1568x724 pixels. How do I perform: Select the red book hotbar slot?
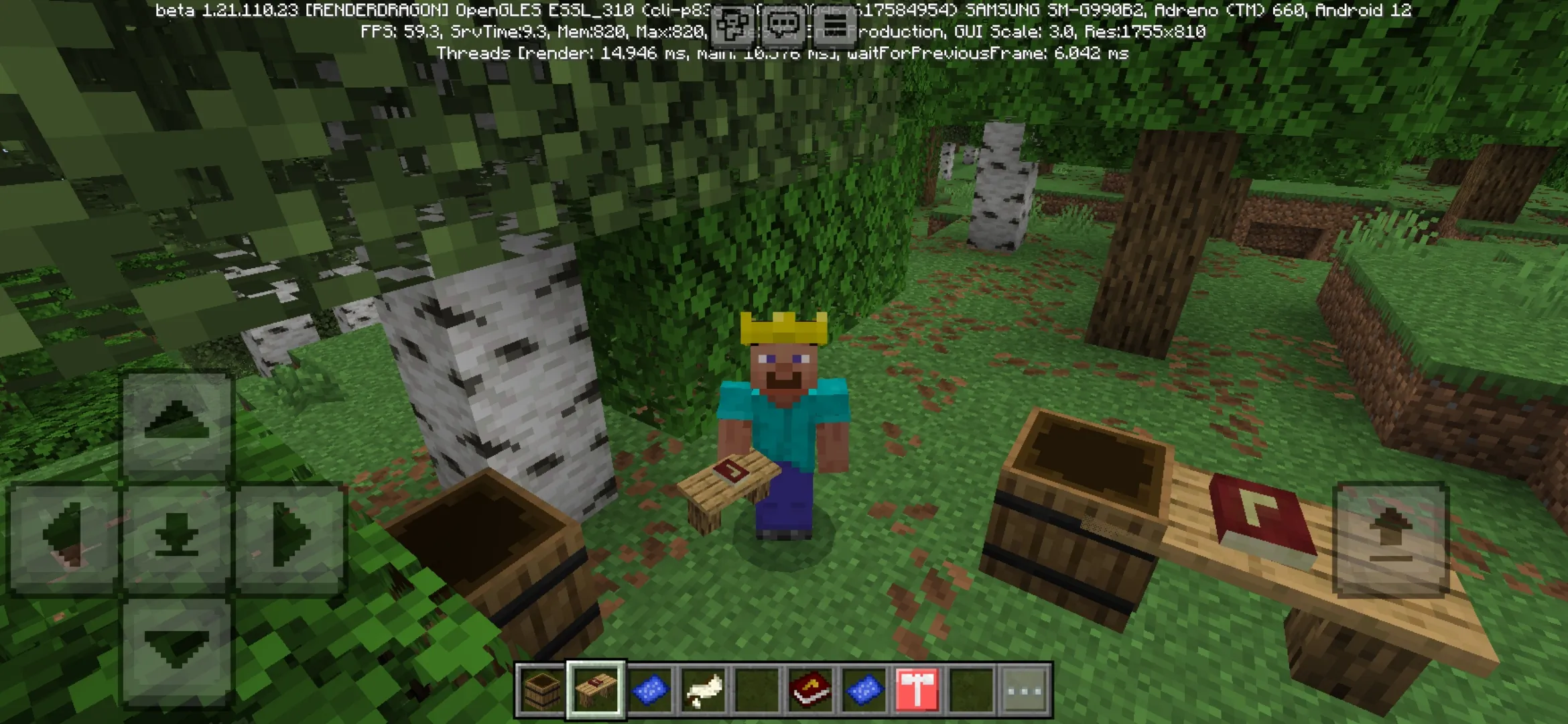810,690
